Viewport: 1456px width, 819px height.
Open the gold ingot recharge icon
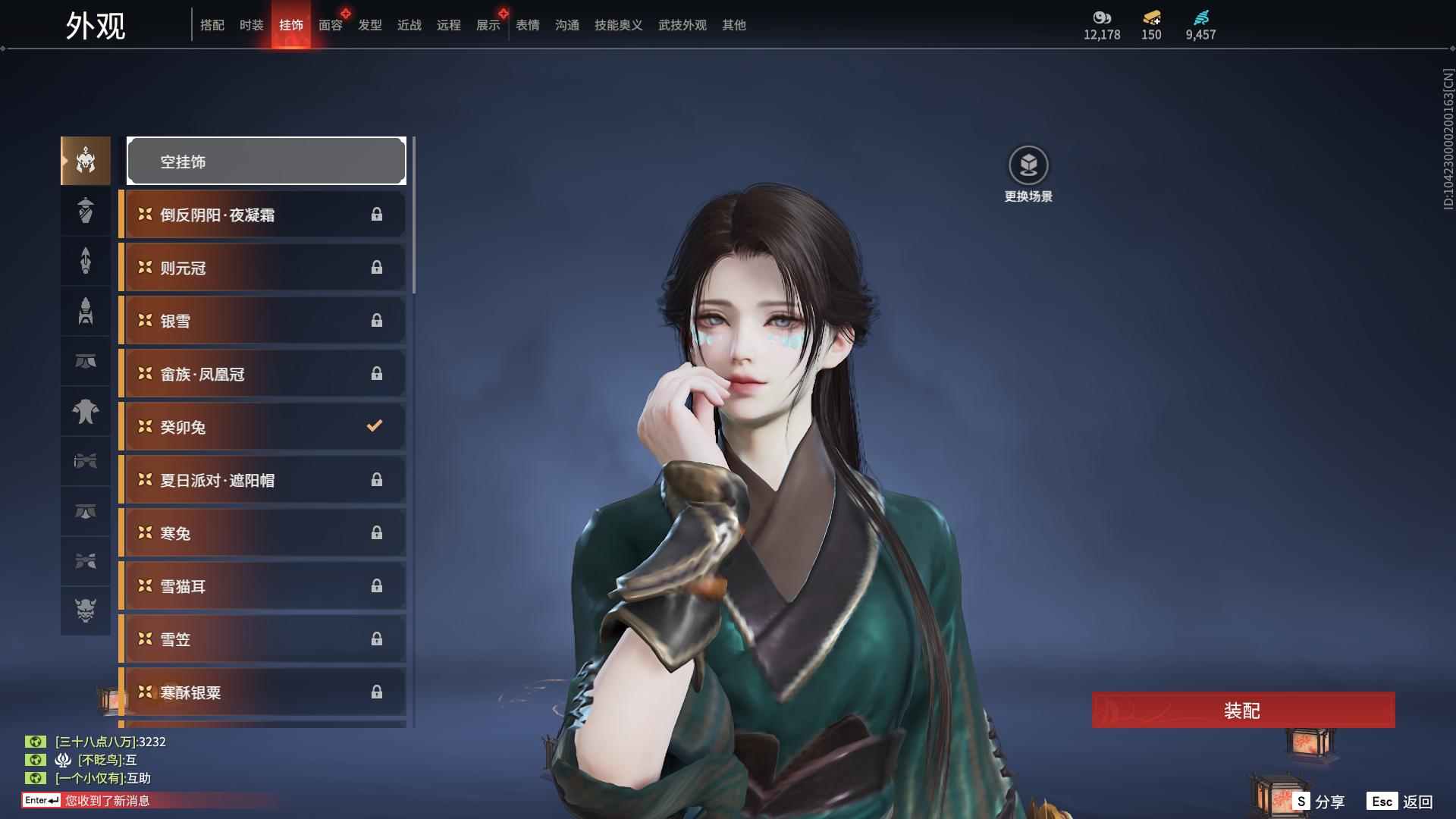click(x=1151, y=18)
